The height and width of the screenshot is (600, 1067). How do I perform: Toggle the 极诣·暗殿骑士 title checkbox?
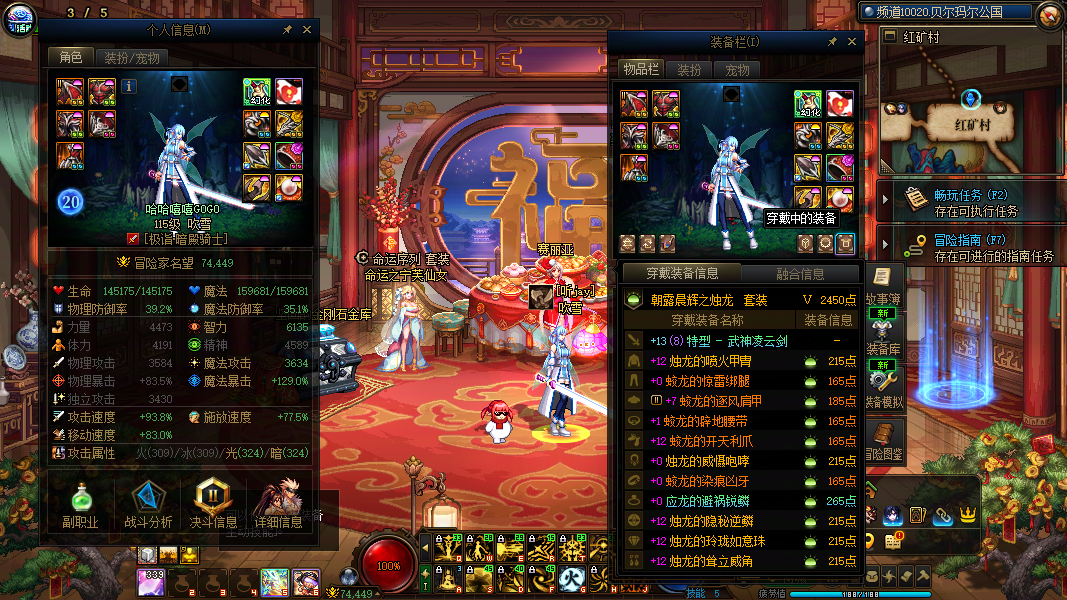click(133, 239)
